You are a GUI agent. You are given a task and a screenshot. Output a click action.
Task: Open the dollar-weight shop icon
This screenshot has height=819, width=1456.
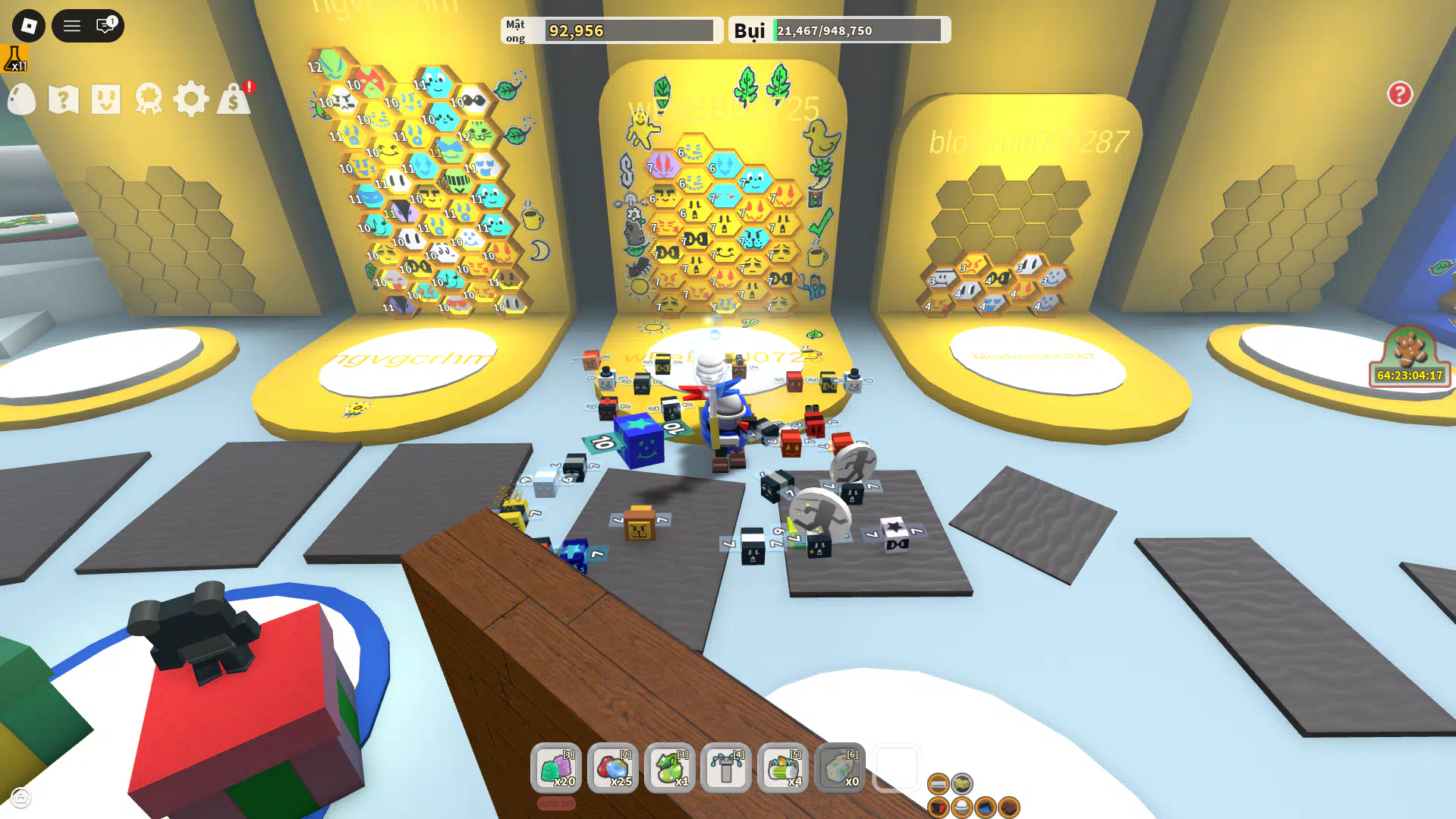[234, 99]
